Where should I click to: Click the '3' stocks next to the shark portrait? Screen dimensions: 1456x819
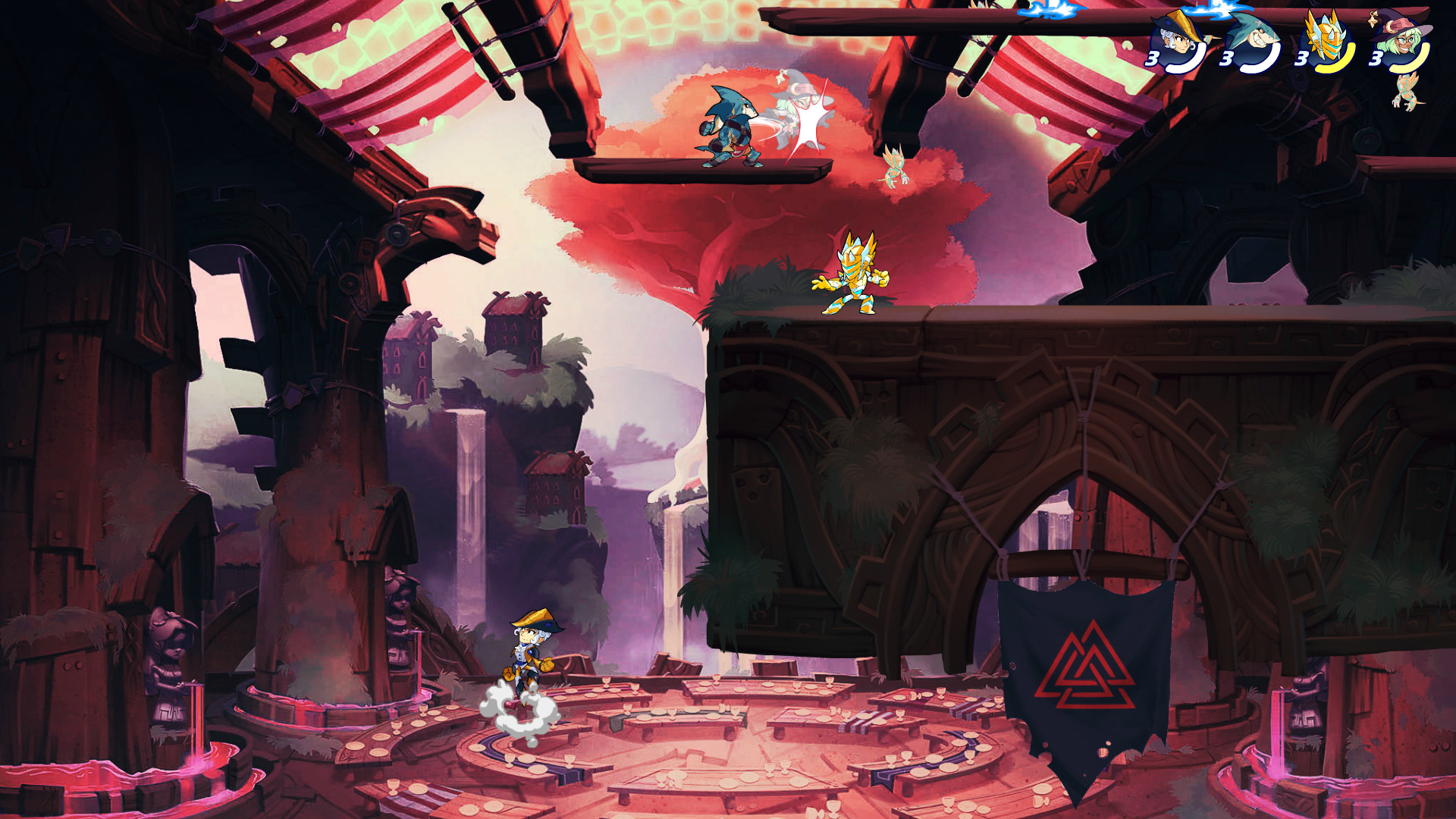[x=1226, y=58]
